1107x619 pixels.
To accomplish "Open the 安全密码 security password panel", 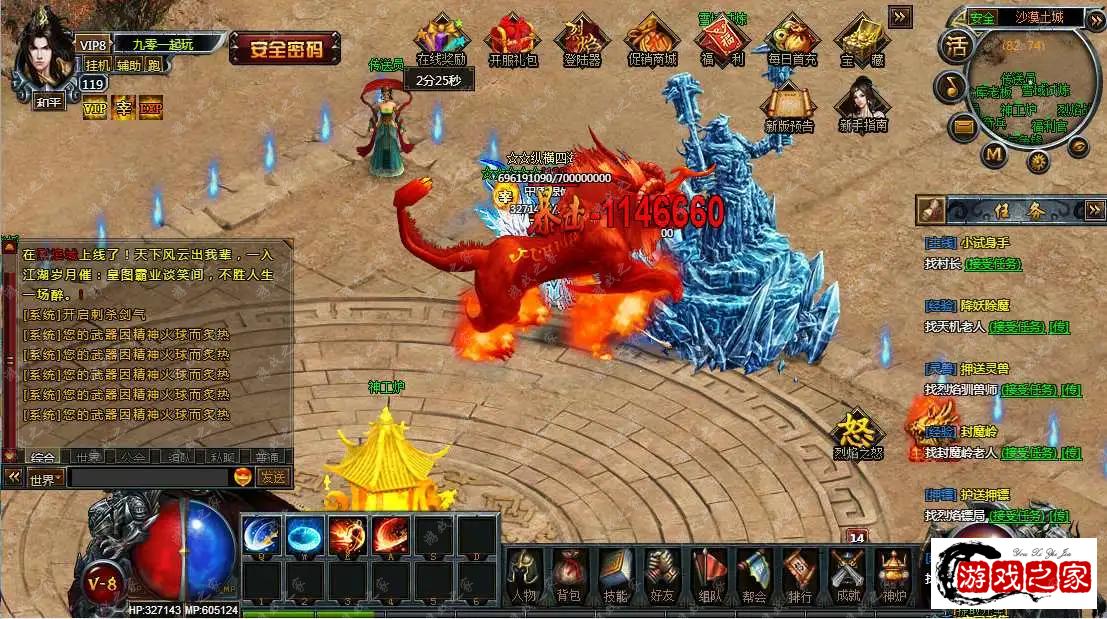I will pyautogui.click(x=285, y=47).
